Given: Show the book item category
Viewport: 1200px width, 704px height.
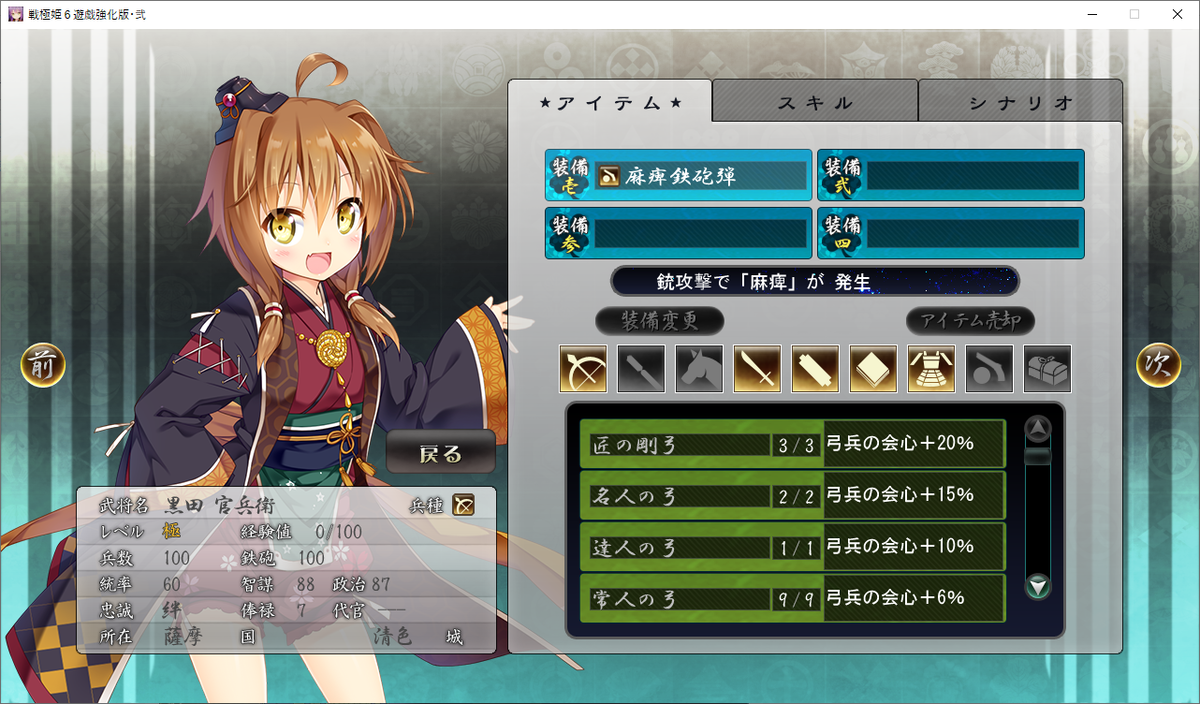Looking at the screenshot, I should pos(873,369).
